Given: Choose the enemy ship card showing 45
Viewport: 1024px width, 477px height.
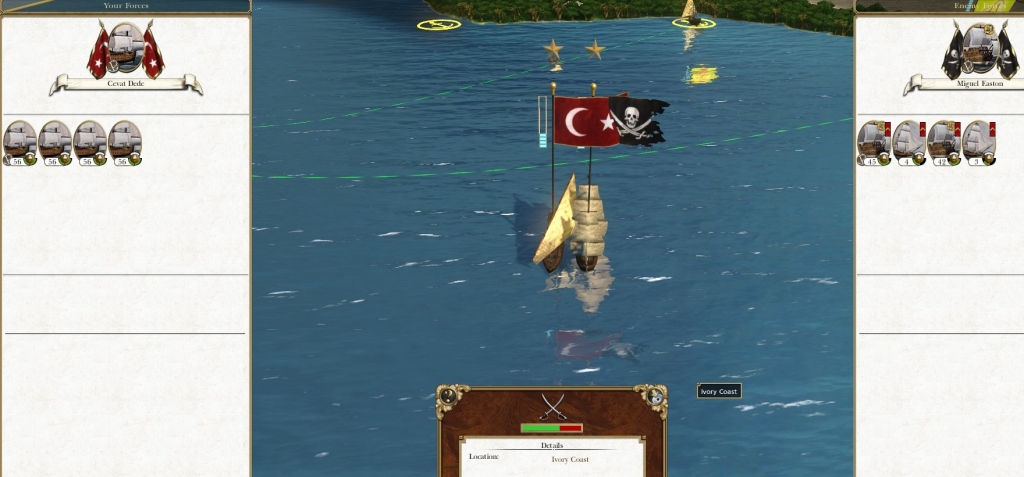Looking at the screenshot, I should click(x=874, y=142).
